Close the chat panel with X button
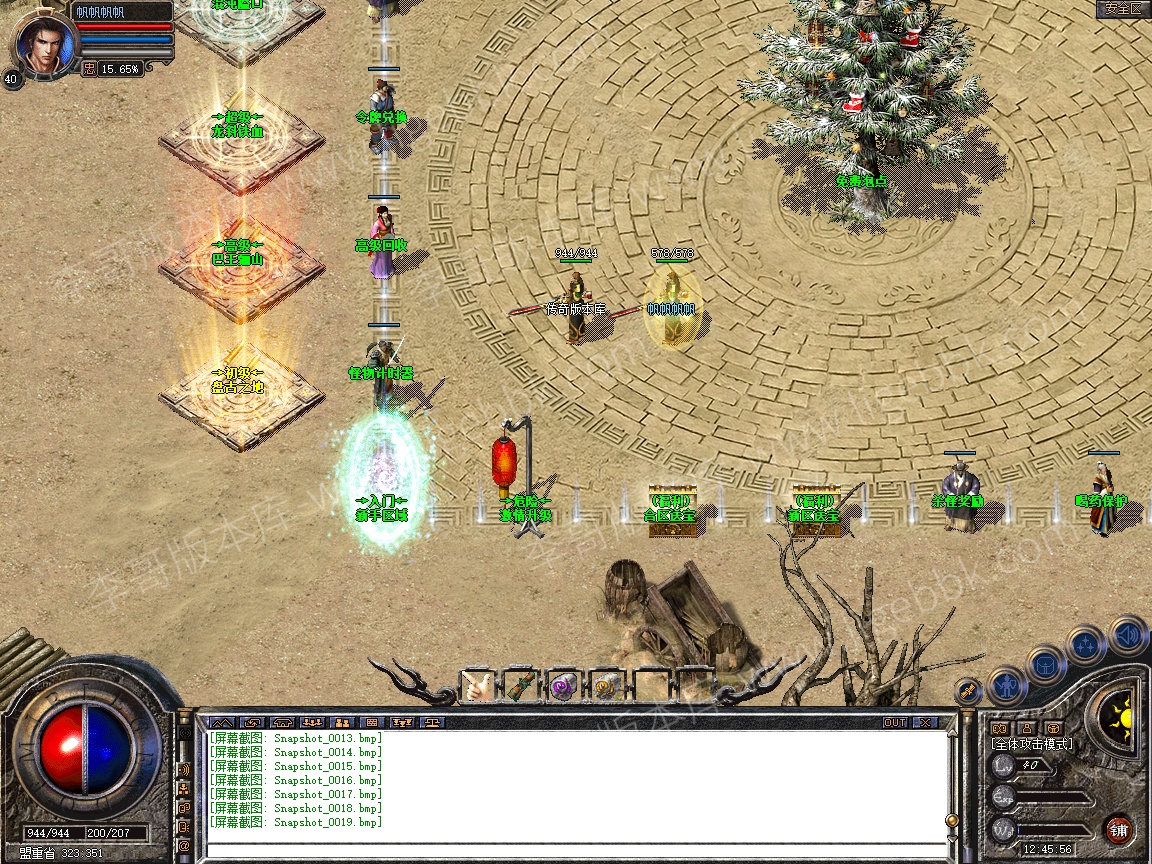1152x864 pixels. coord(925,722)
